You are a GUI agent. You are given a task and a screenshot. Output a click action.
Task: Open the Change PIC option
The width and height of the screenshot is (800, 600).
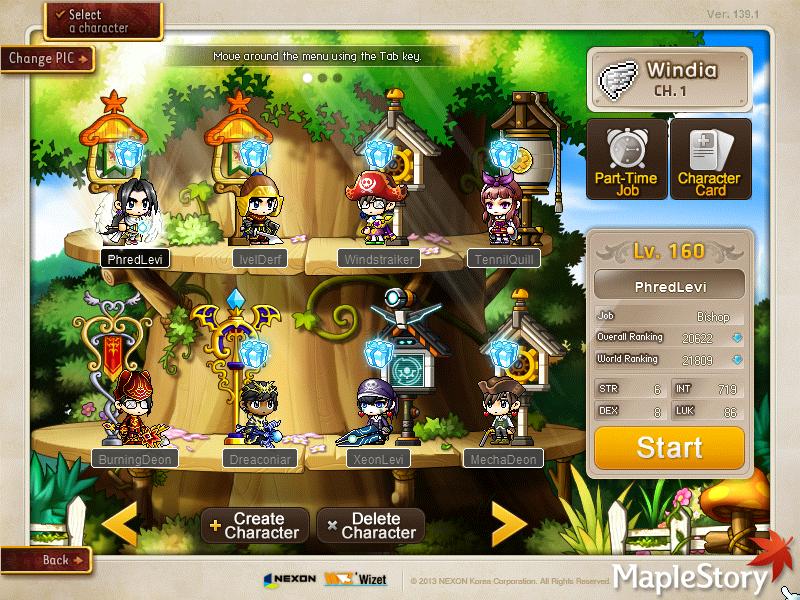(47, 58)
